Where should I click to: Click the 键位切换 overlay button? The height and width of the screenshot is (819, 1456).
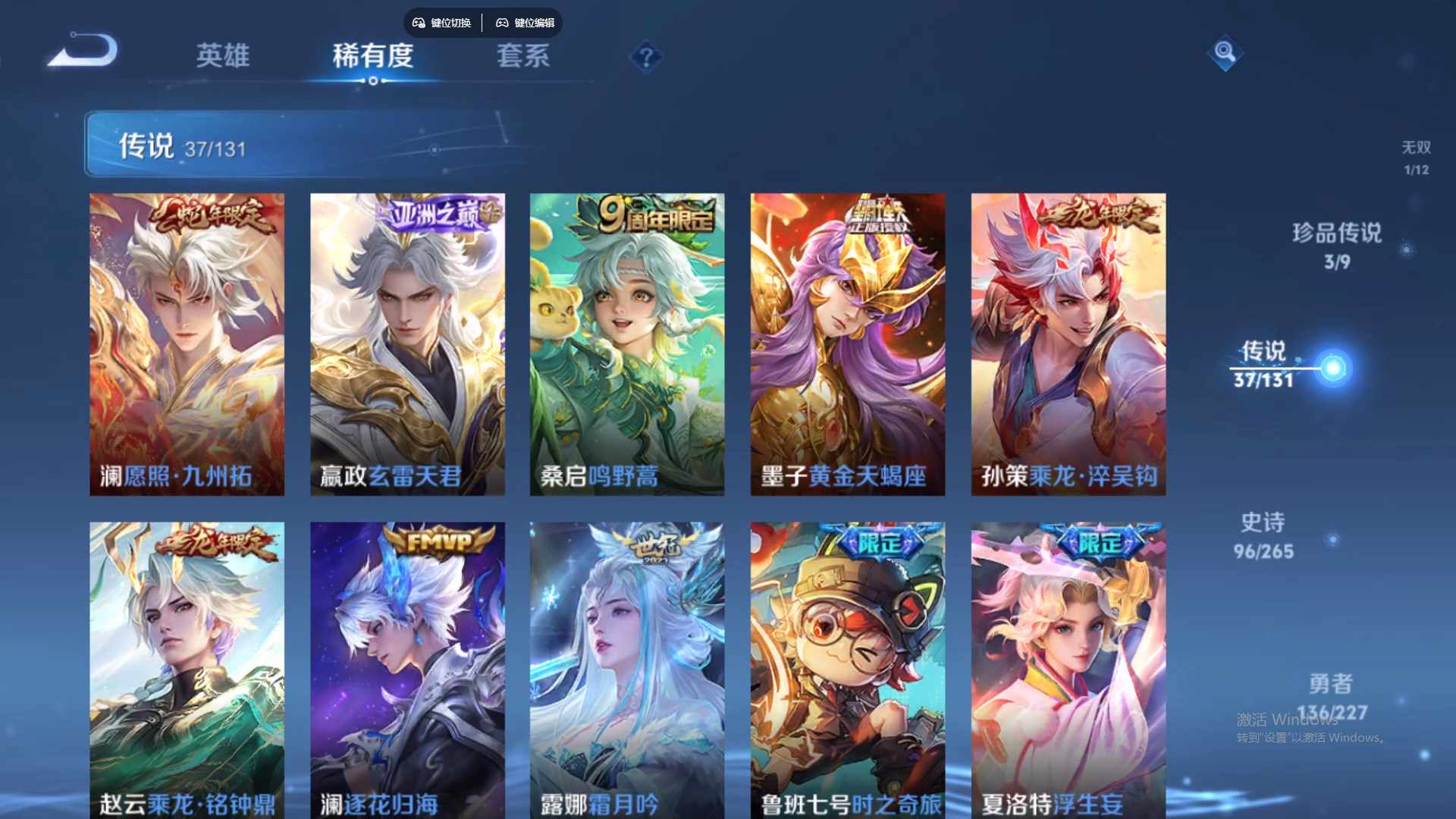tap(442, 23)
